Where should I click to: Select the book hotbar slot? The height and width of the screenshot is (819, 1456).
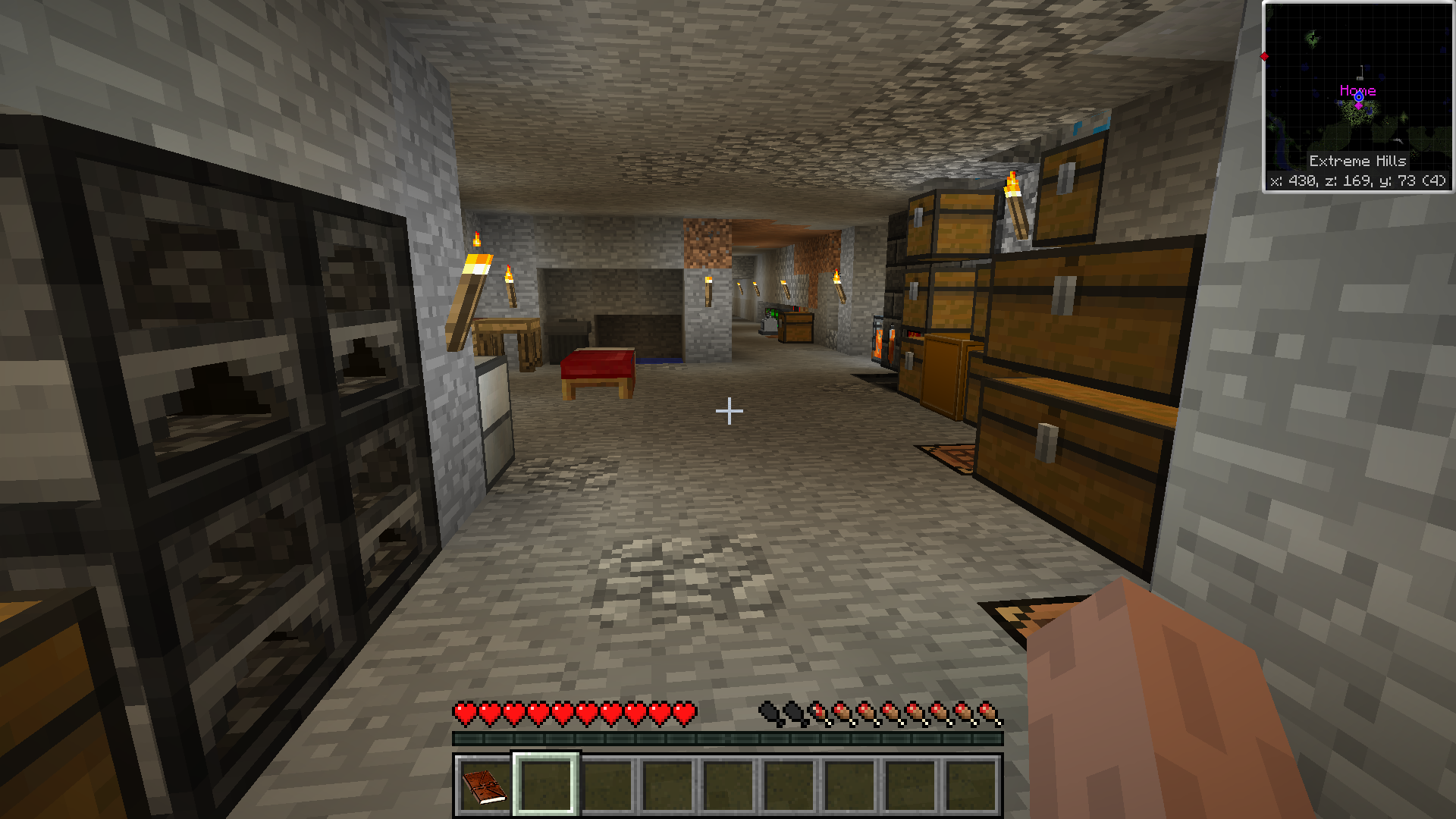pyautogui.click(x=485, y=786)
